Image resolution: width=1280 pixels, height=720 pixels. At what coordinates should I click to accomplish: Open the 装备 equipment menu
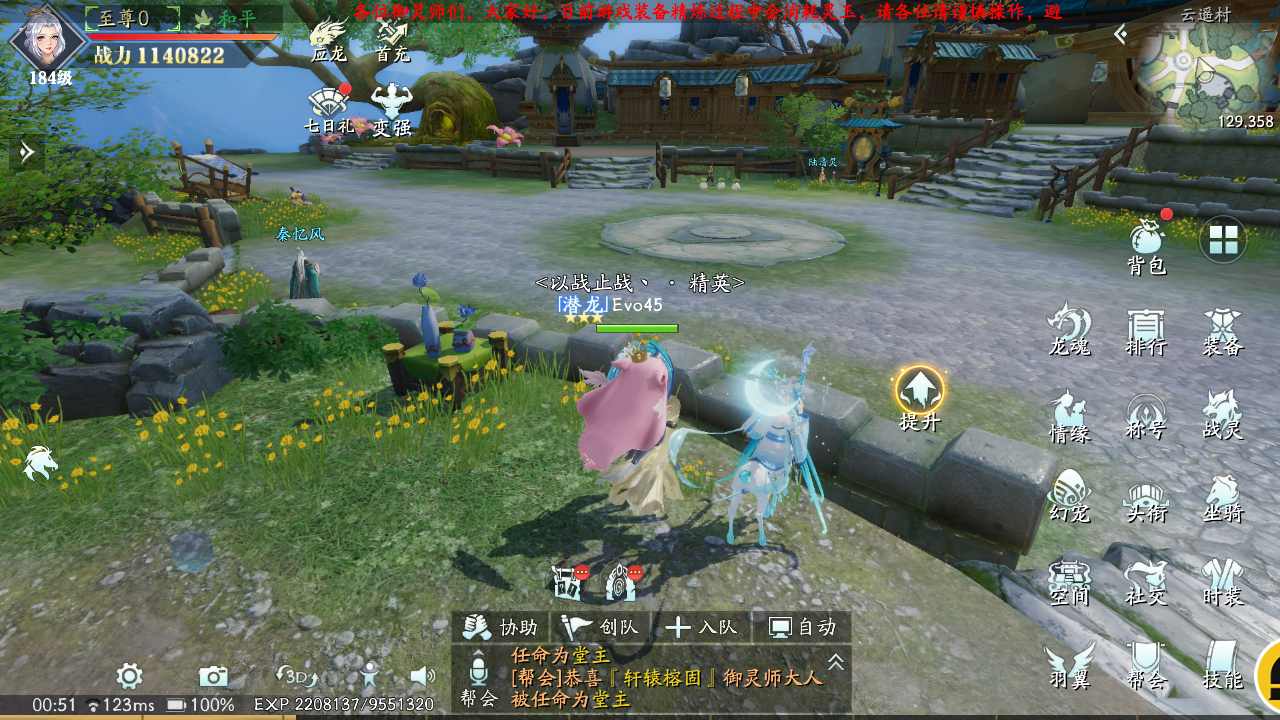pos(1222,330)
